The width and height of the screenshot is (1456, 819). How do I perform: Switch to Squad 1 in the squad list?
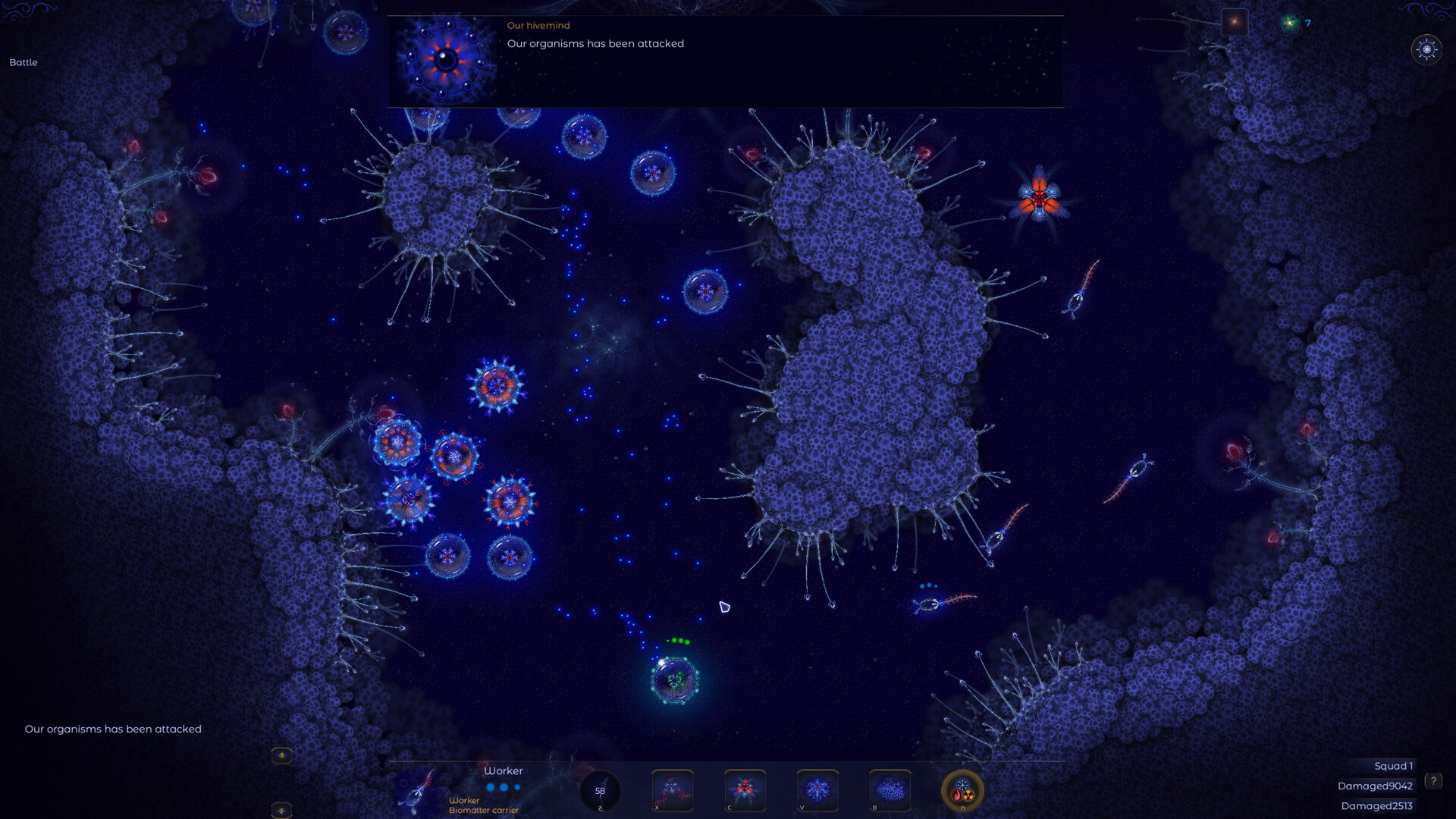(x=1392, y=766)
